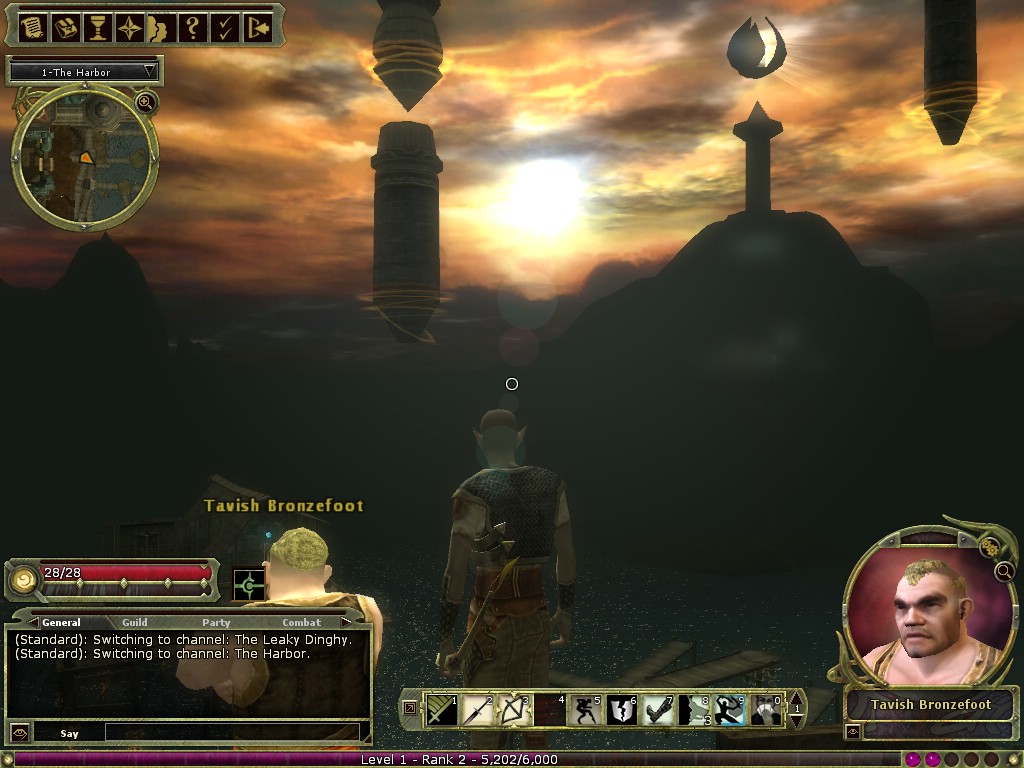The image size is (1024, 768).
Task: Trigger the sneaking figure ability in slot 5
Action: point(585,709)
